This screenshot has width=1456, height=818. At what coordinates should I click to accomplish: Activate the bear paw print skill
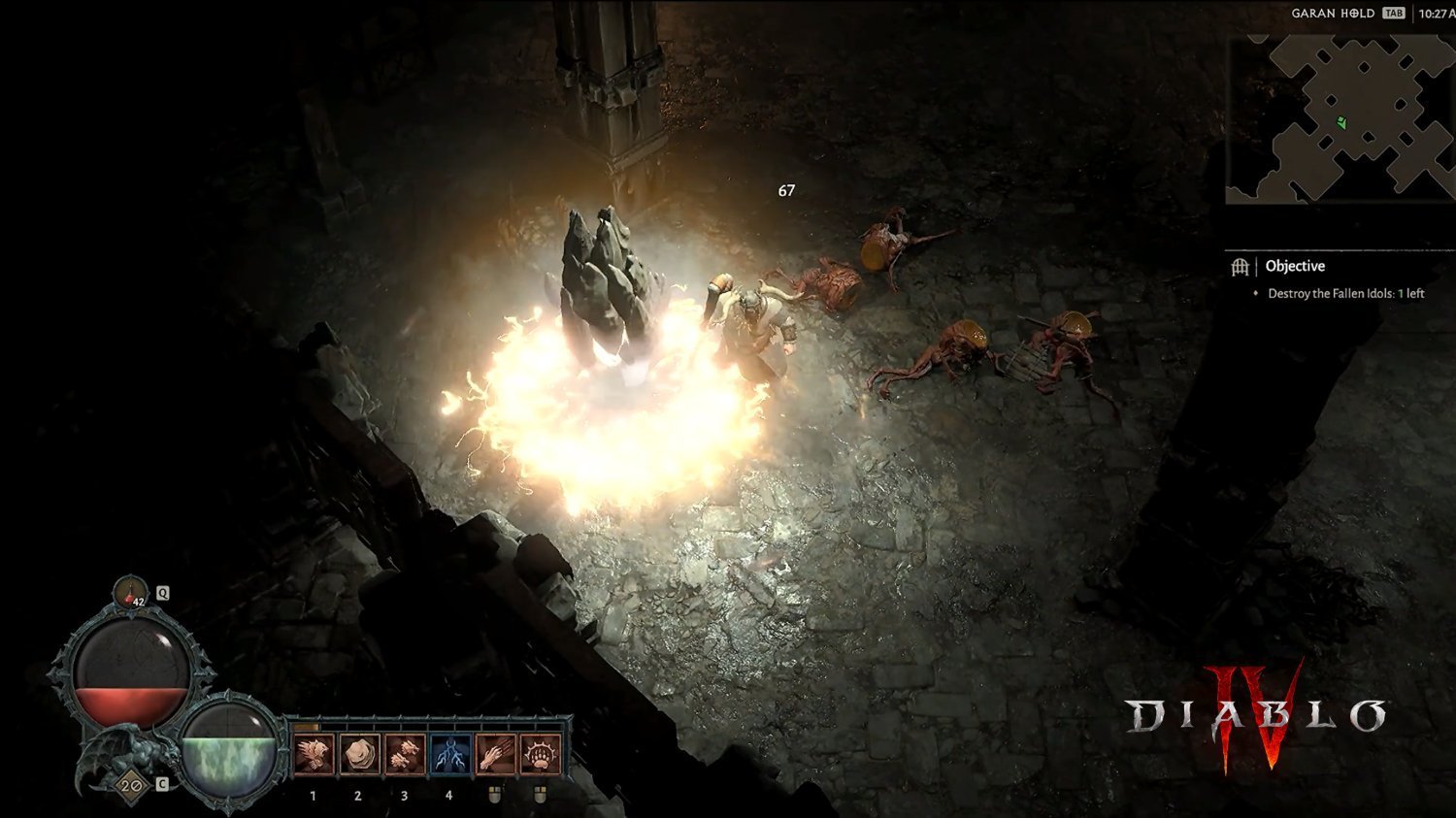tap(540, 755)
